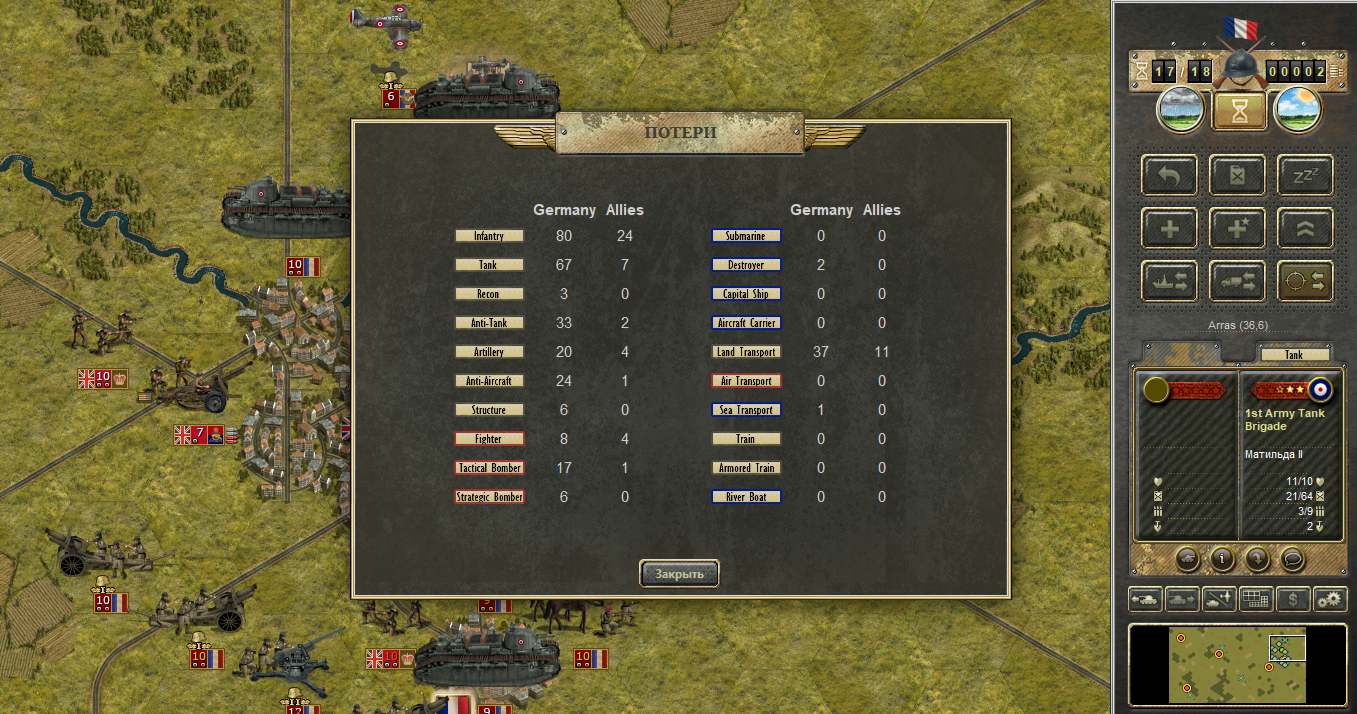
Task: Toggle the hex grid overlay button
Action: pyautogui.click(x=1256, y=599)
